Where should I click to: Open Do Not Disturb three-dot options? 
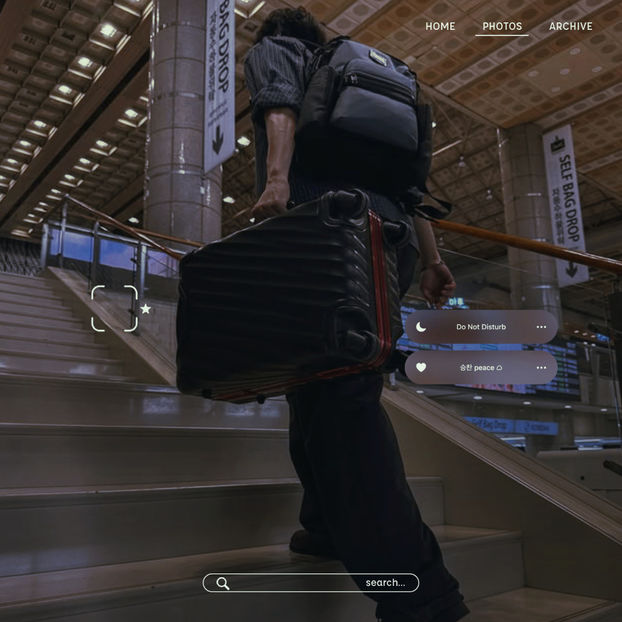[541, 327]
